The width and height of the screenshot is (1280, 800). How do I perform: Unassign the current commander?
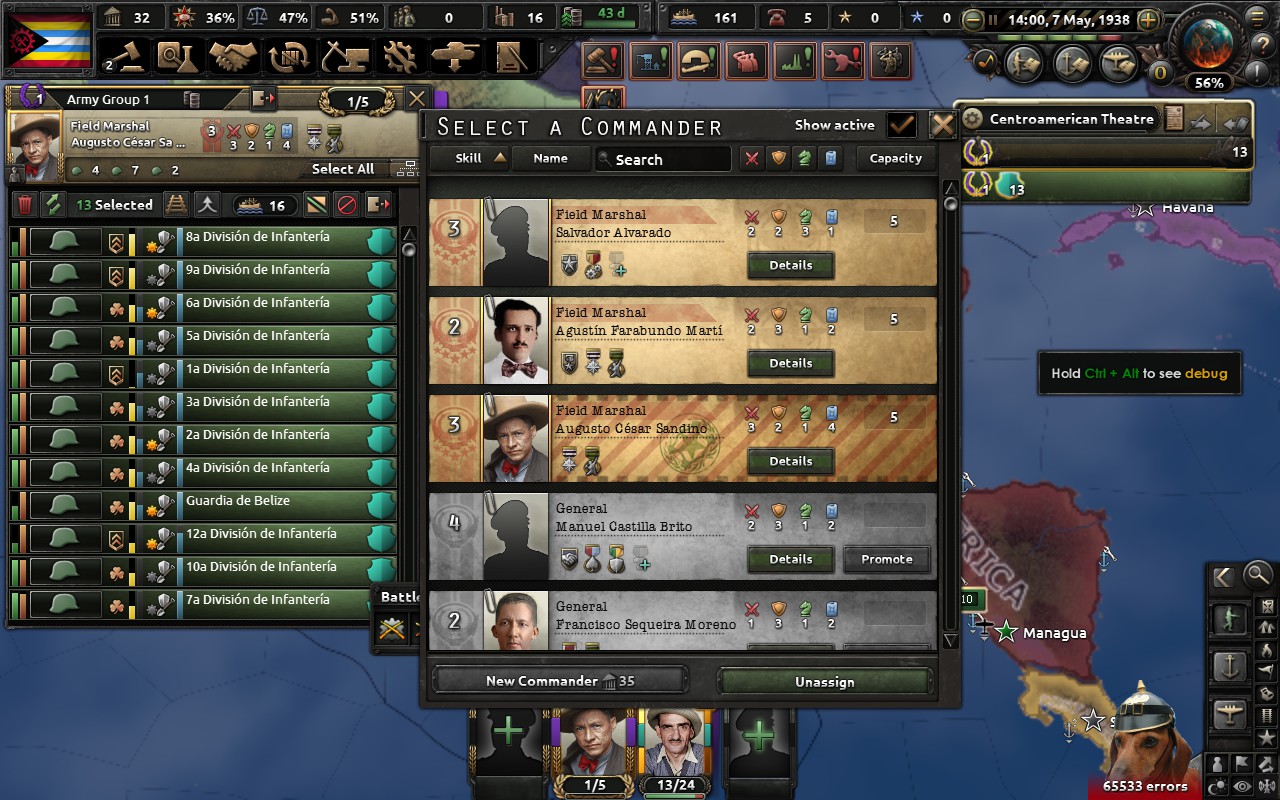coord(824,681)
